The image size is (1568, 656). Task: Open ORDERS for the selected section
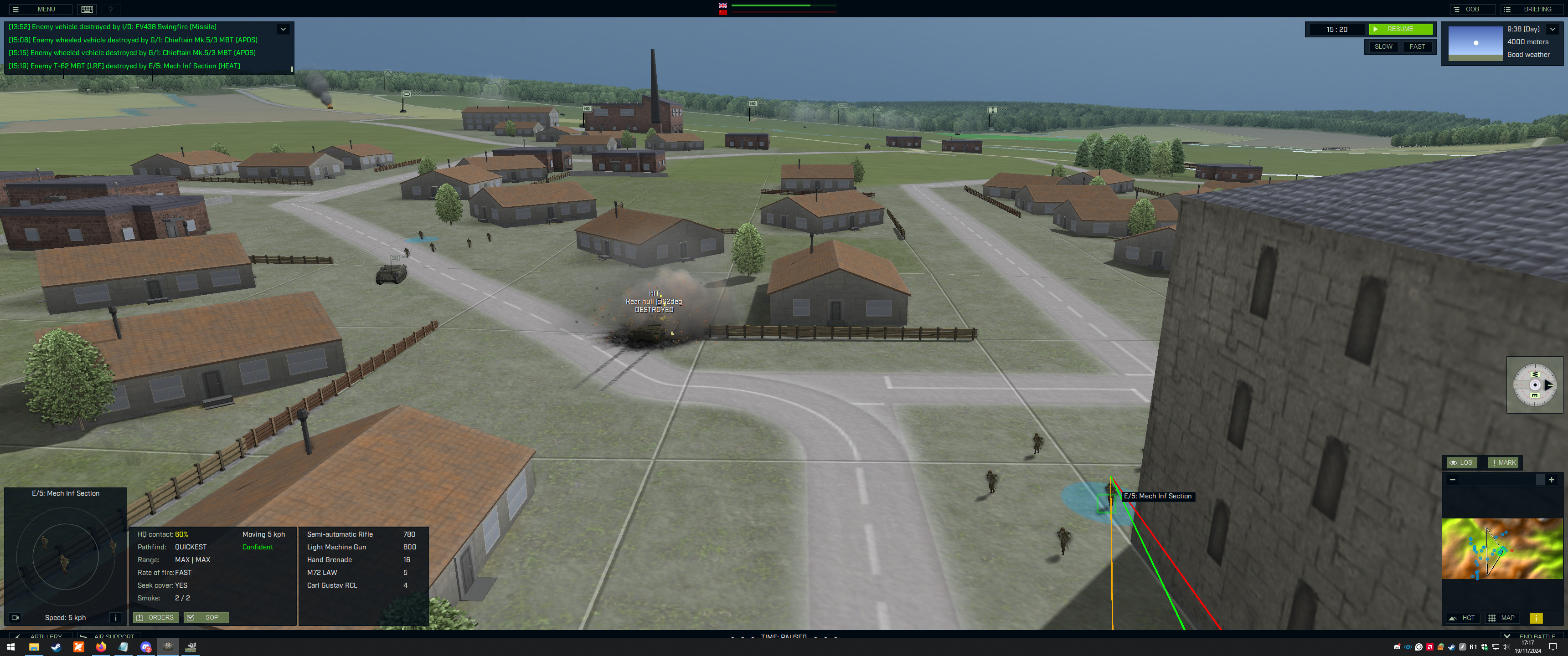click(156, 618)
